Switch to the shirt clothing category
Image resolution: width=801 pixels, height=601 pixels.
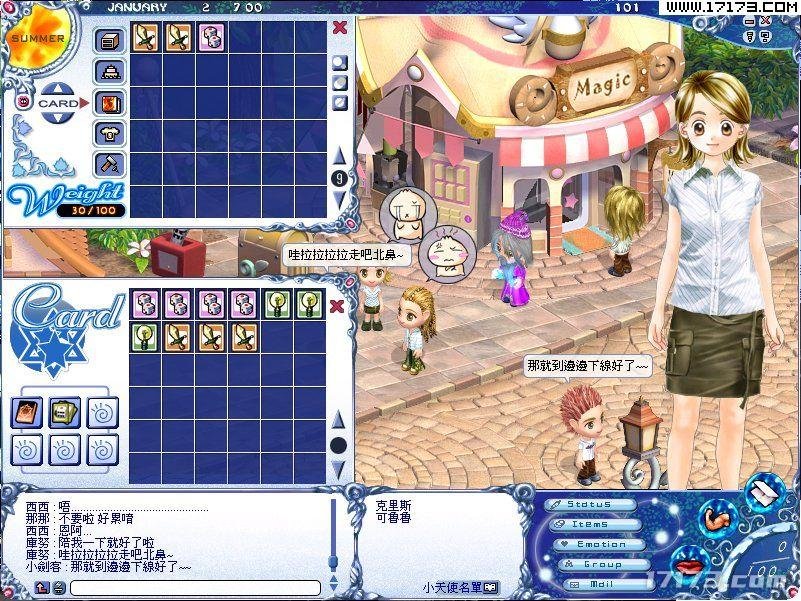[x=108, y=133]
